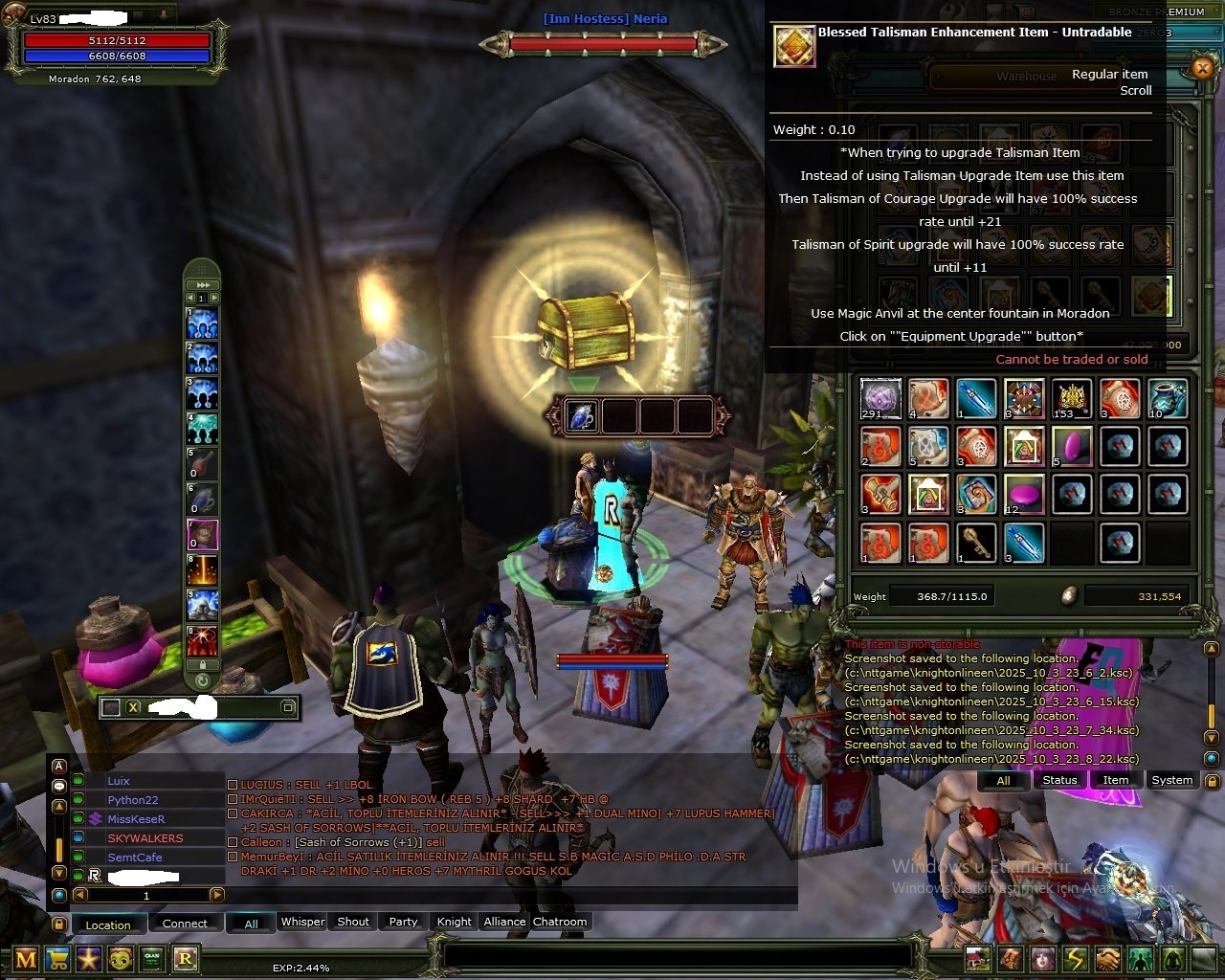Select the blue water jug item
This screenshot has height=980, width=1225.
click(x=1168, y=398)
